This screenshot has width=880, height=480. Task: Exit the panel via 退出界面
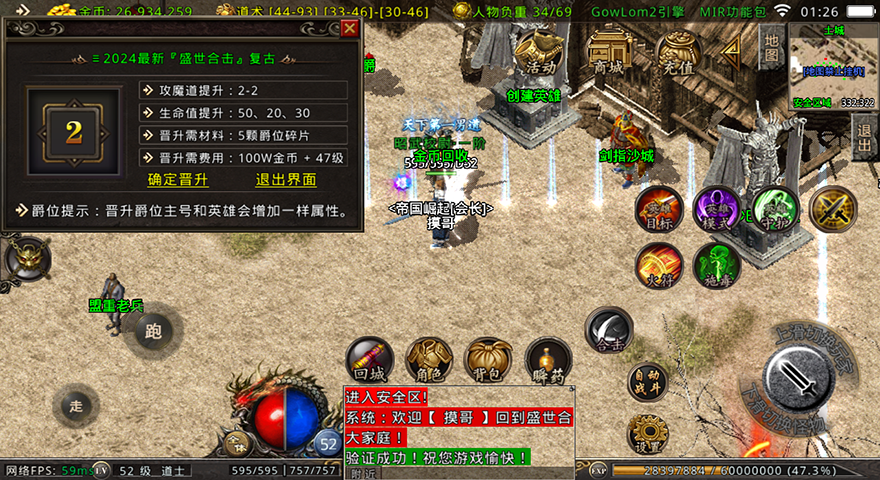tap(286, 180)
